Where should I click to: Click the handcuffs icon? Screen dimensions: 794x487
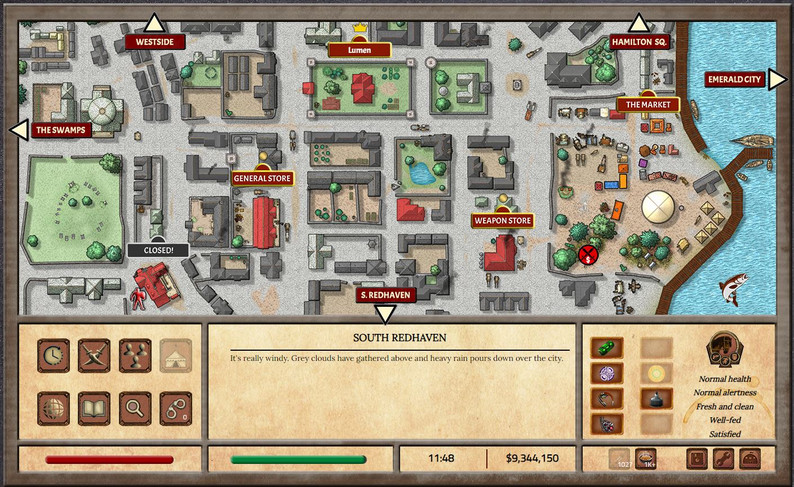point(173,407)
